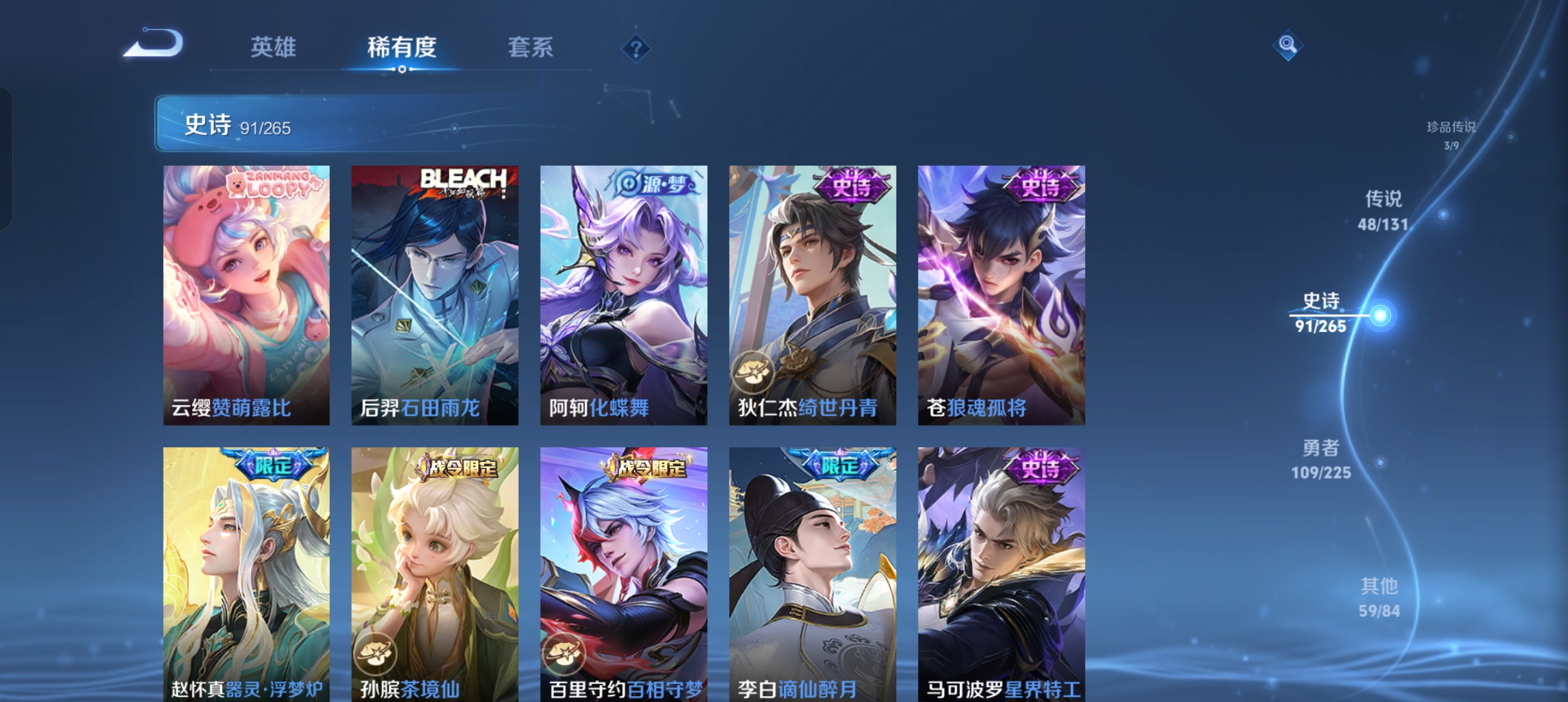Select the 苍狼魂孤将 skin card

(1001, 295)
